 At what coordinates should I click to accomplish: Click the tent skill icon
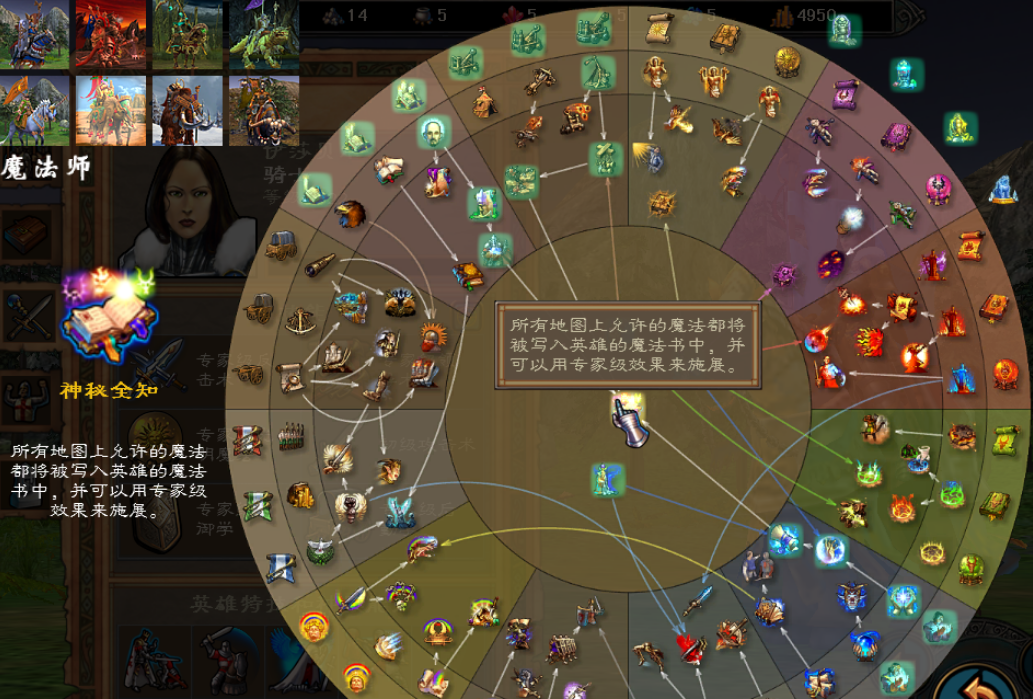484,102
